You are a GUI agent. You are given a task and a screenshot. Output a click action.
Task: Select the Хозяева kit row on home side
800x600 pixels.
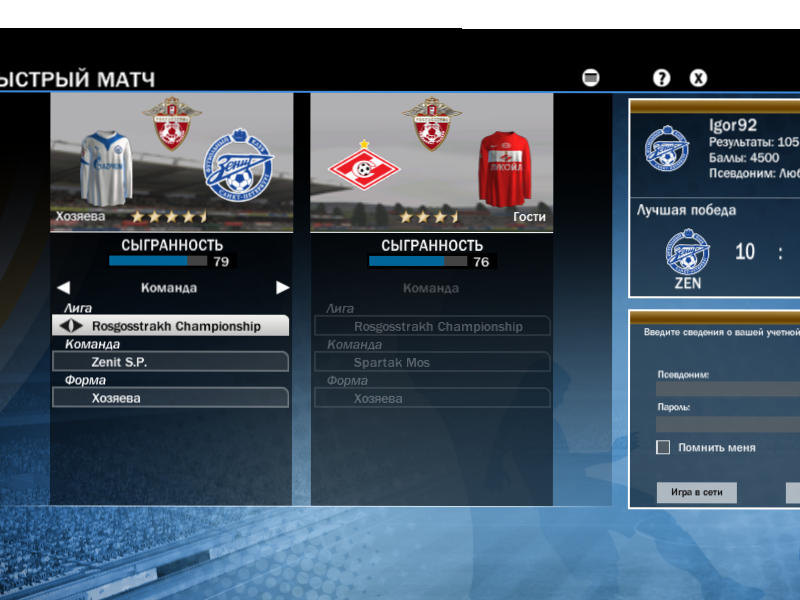(171, 398)
